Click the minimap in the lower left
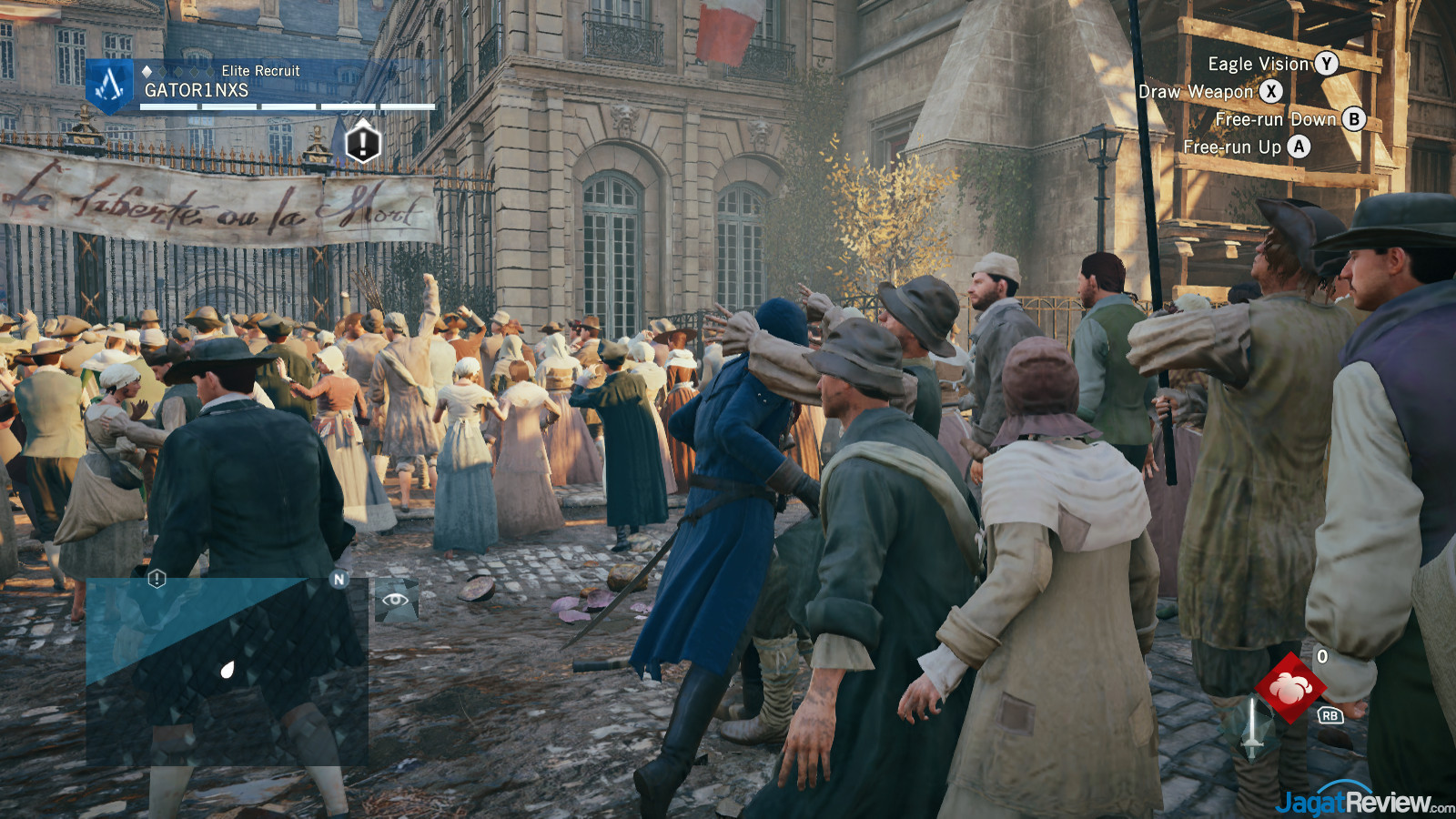 click(227, 671)
